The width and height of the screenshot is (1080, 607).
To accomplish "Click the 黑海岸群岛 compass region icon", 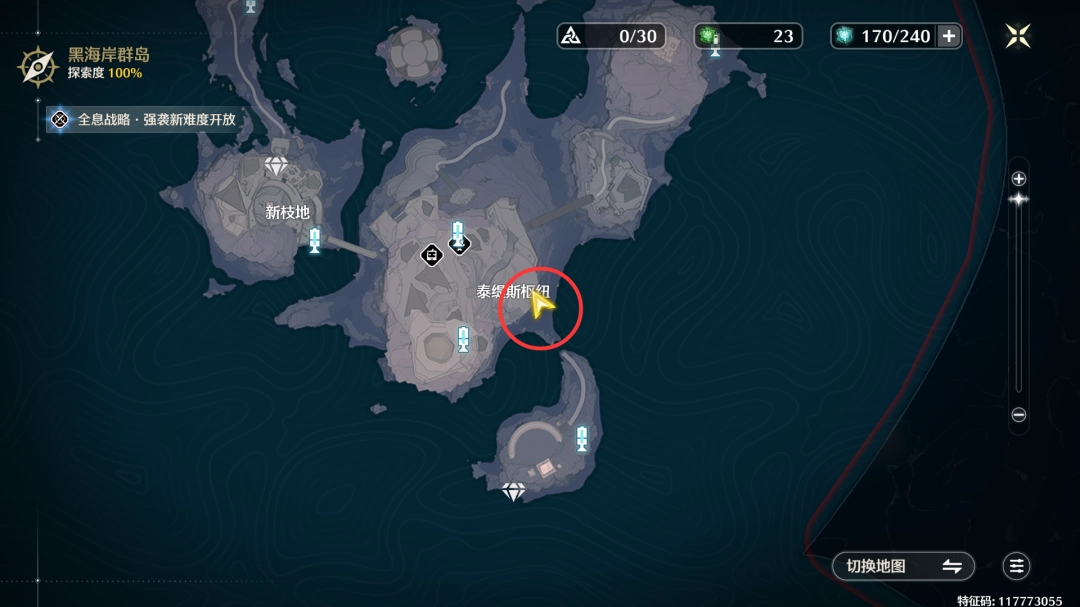I will click(x=39, y=66).
